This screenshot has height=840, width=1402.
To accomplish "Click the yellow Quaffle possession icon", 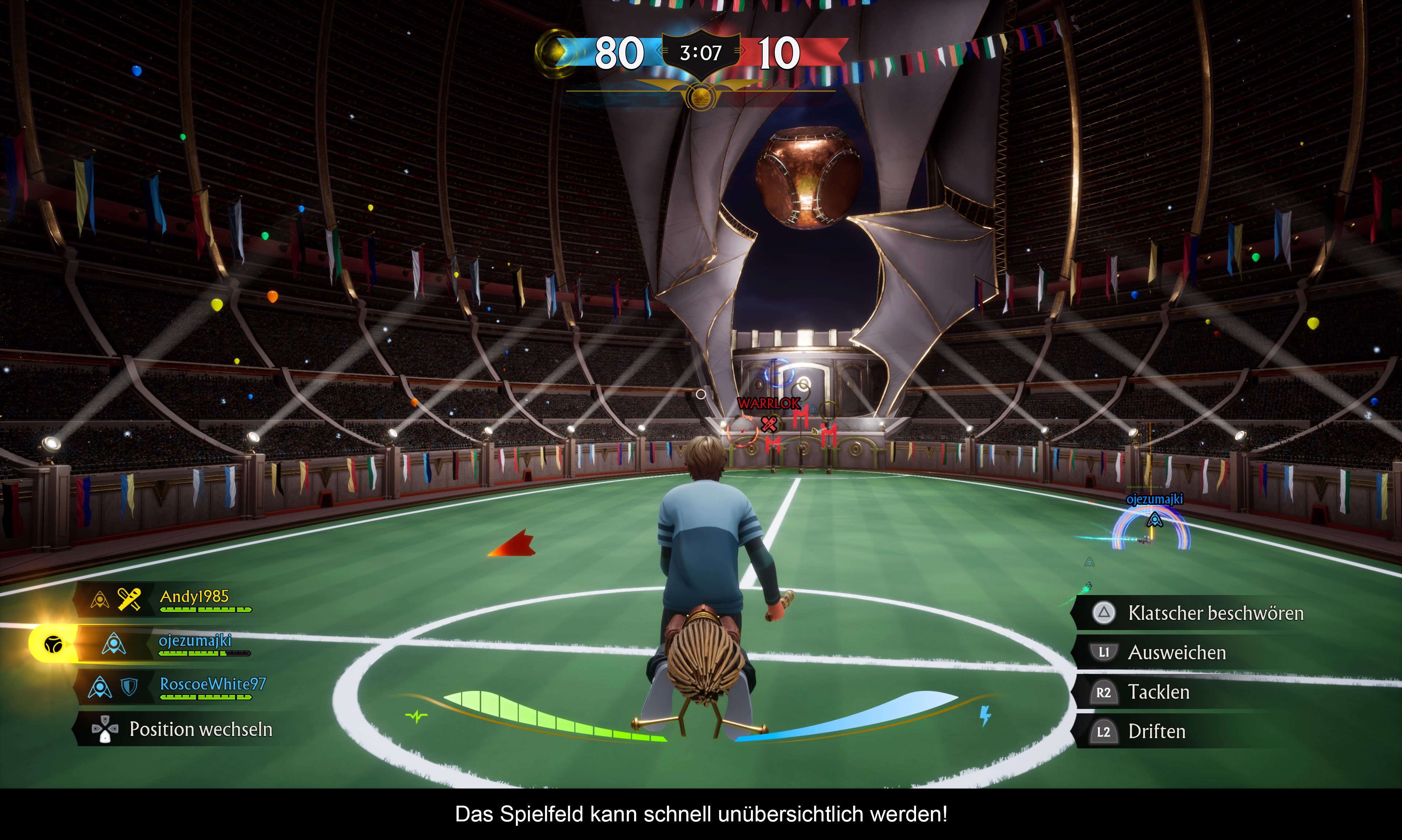I will [x=53, y=644].
